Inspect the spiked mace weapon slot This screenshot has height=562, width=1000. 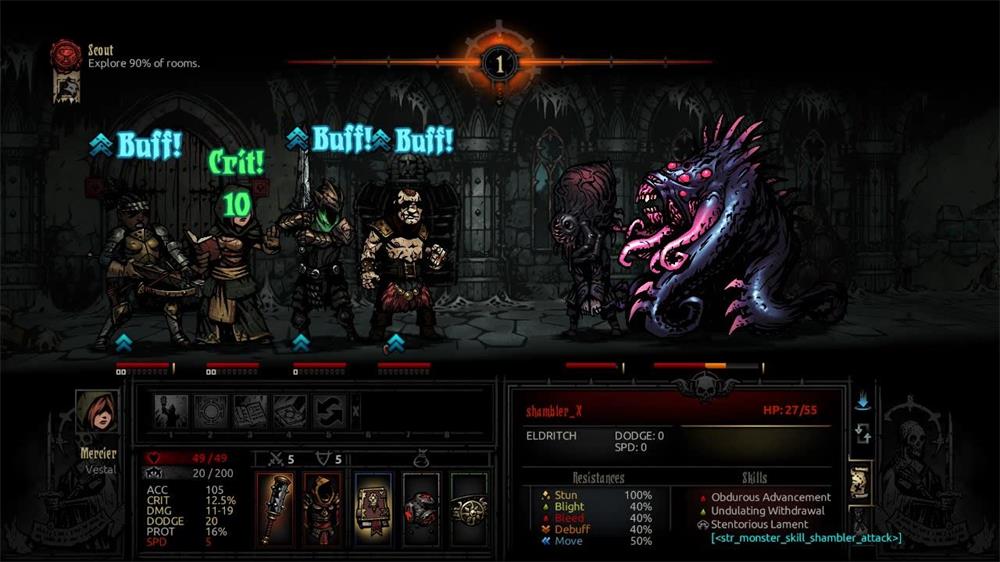pyautogui.click(x=274, y=508)
